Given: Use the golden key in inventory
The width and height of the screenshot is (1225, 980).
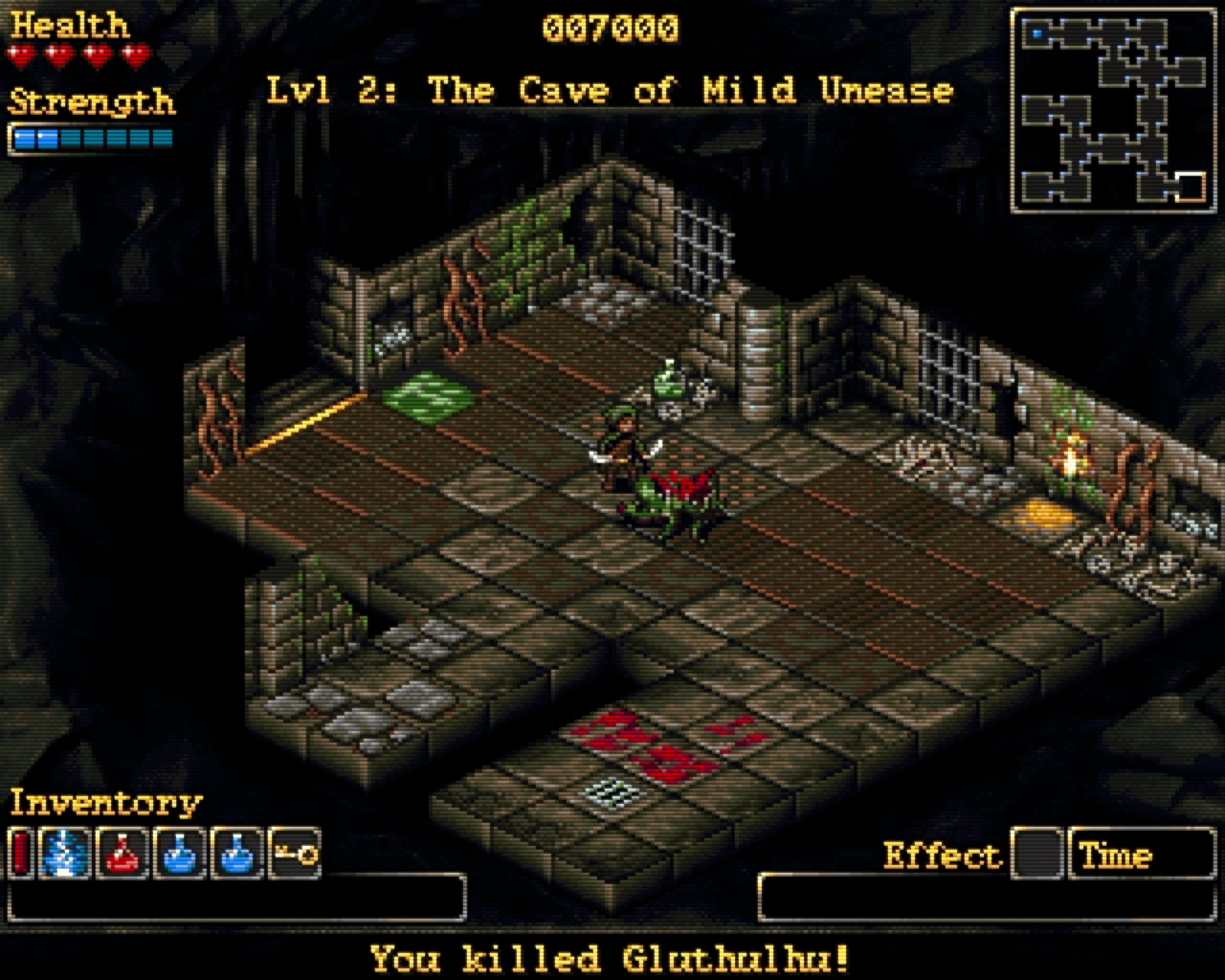Looking at the screenshot, I should point(295,853).
